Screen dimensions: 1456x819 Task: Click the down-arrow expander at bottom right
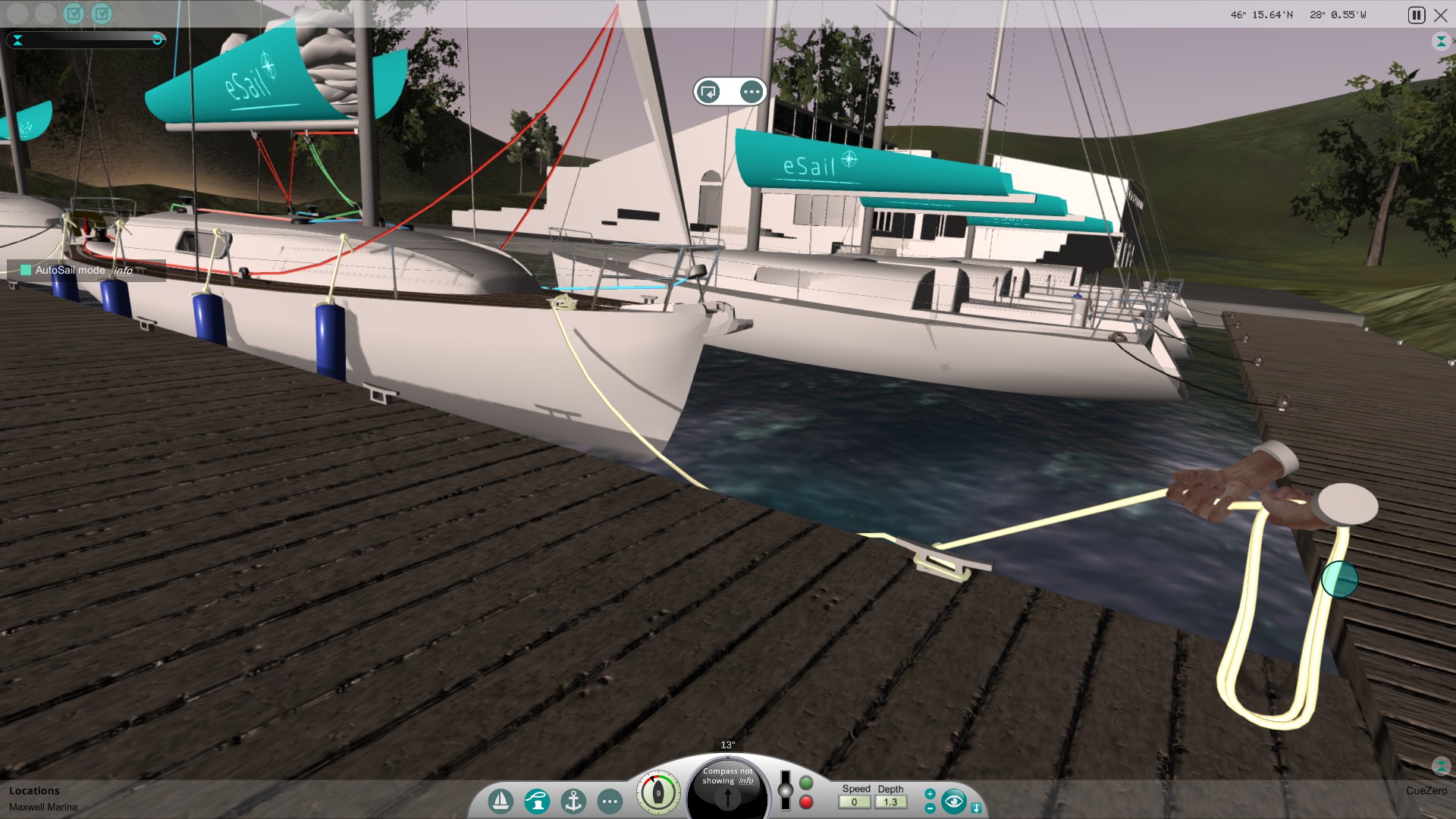(977, 806)
